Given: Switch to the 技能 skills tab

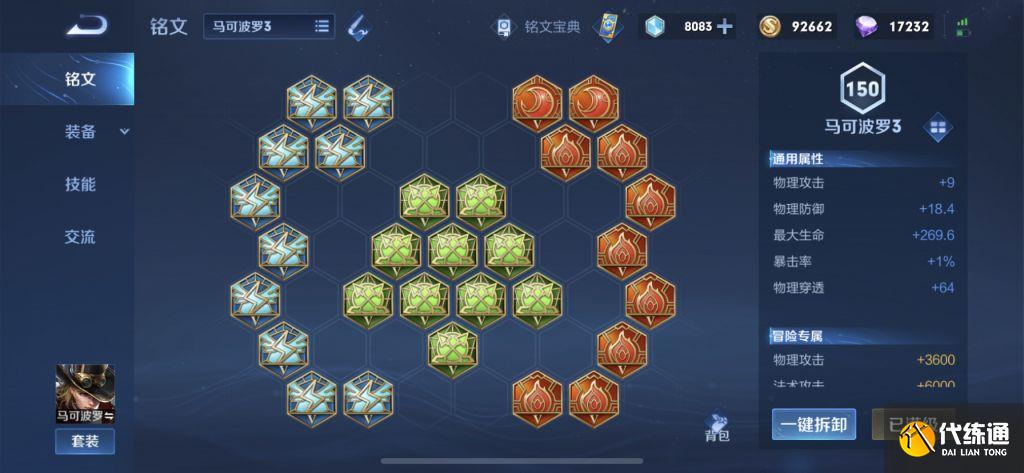Looking at the screenshot, I should pos(80,184).
